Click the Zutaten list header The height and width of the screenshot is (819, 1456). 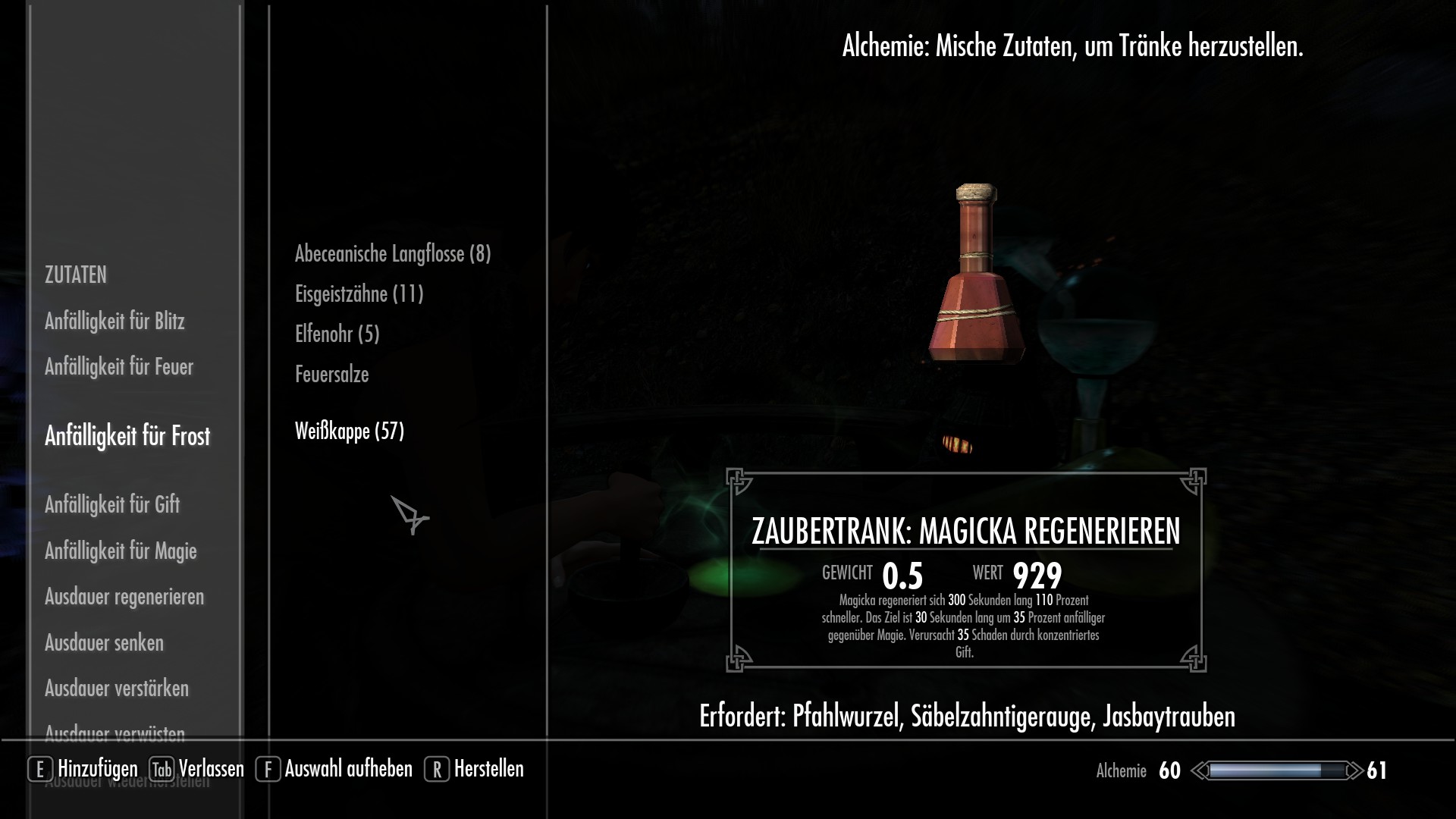[x=76, y=275]
